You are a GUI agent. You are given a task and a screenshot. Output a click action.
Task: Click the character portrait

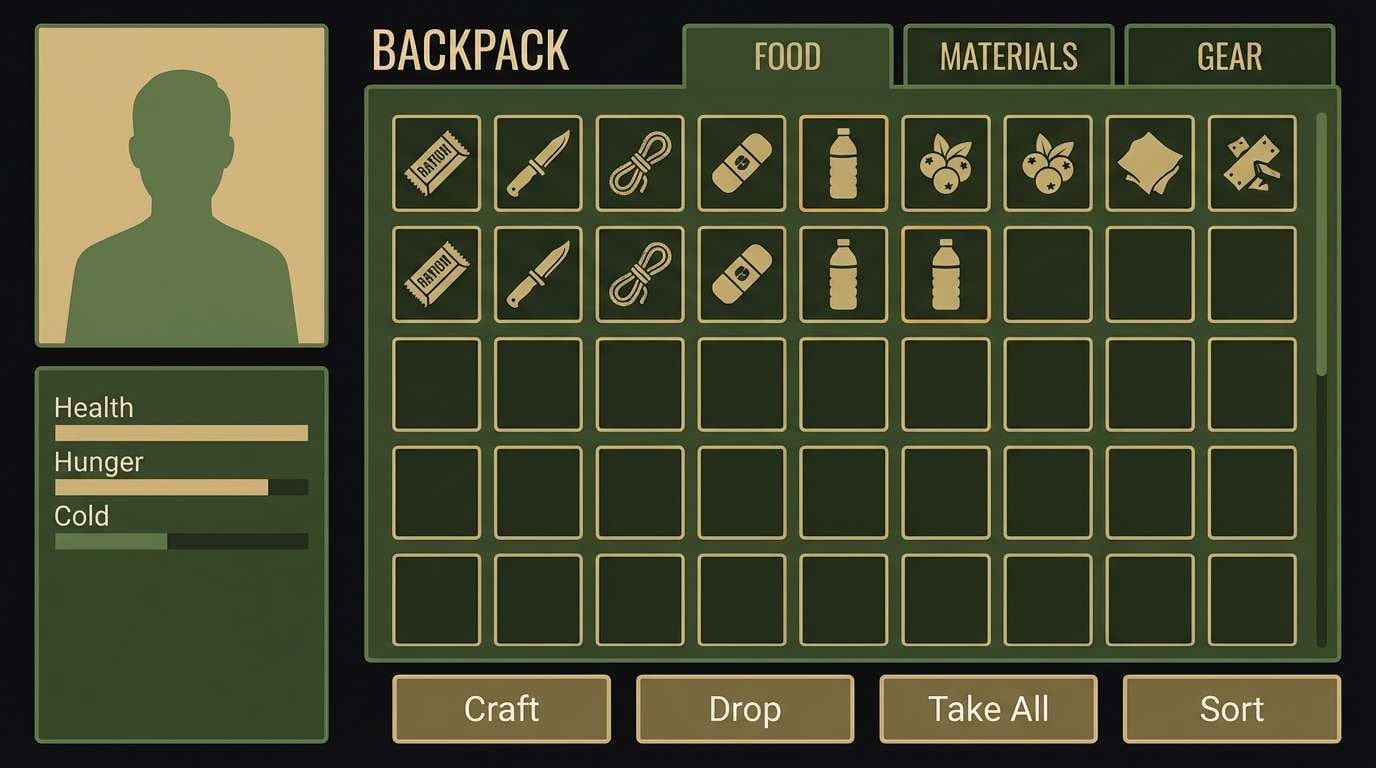[x=180, y=186]
